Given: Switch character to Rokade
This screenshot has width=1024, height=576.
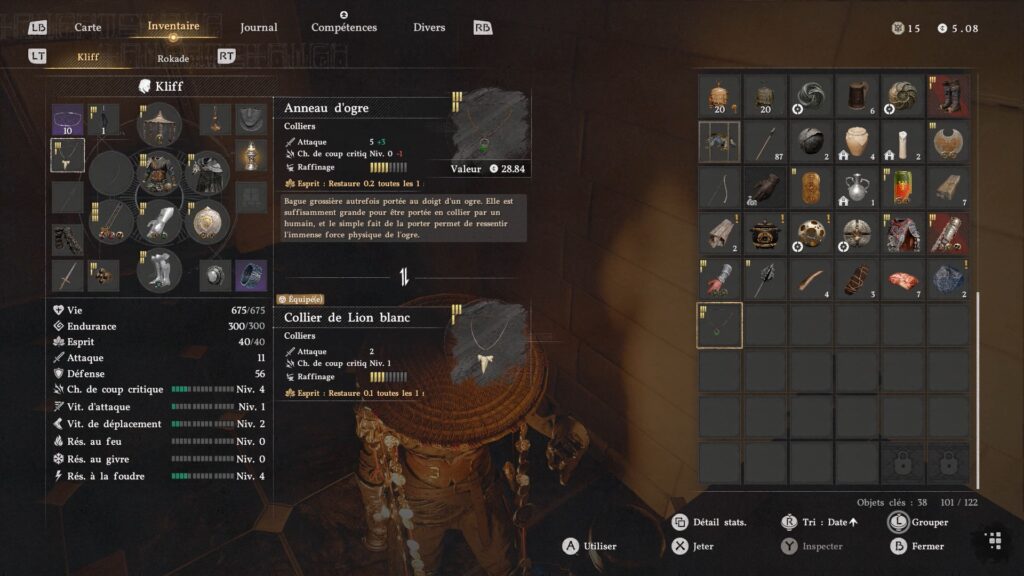Looking at the screenshot, I should (x=173, y=58).
